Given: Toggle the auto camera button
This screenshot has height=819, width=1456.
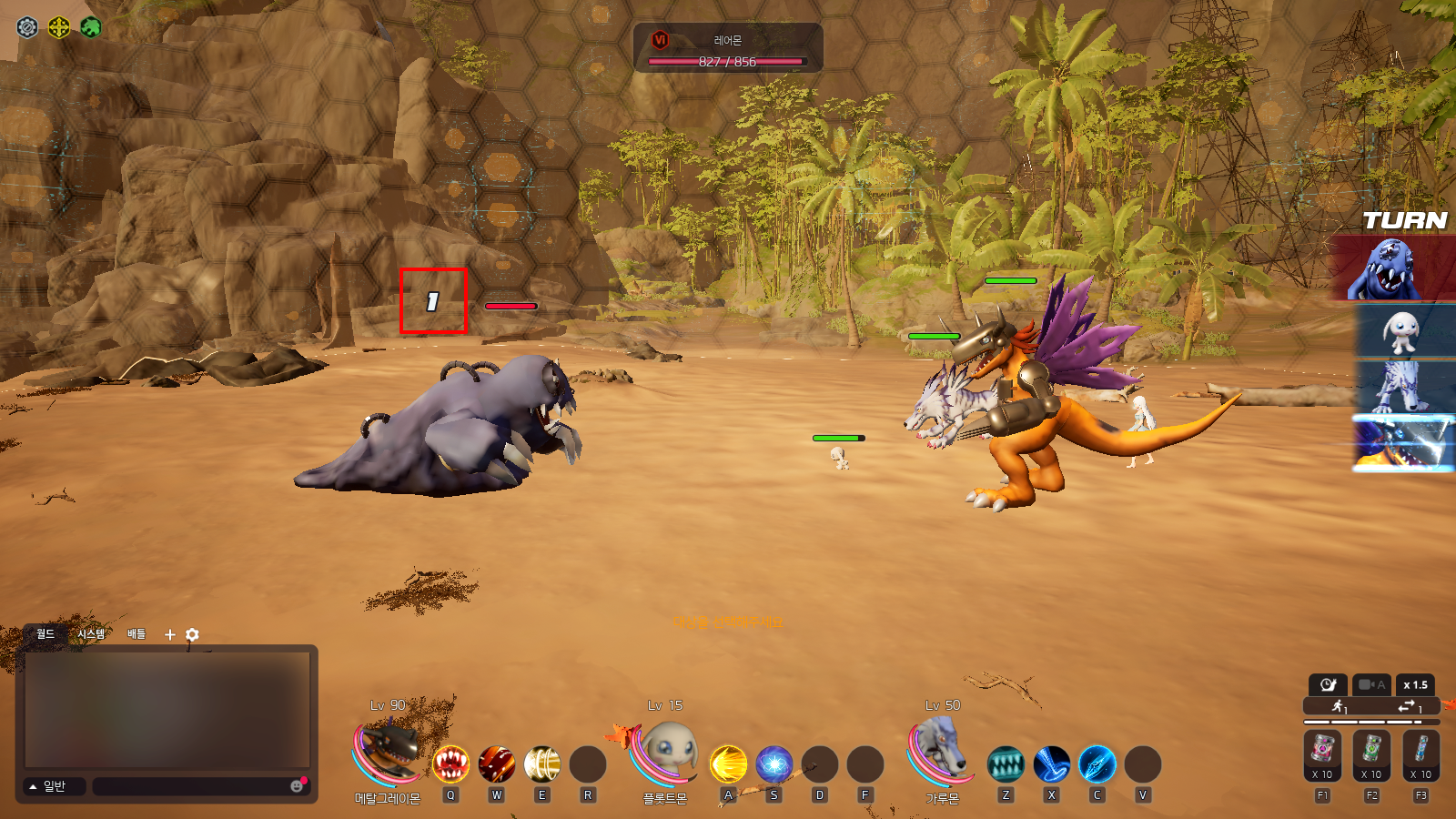Looking at the screenshot, I should click(1370, 685).
